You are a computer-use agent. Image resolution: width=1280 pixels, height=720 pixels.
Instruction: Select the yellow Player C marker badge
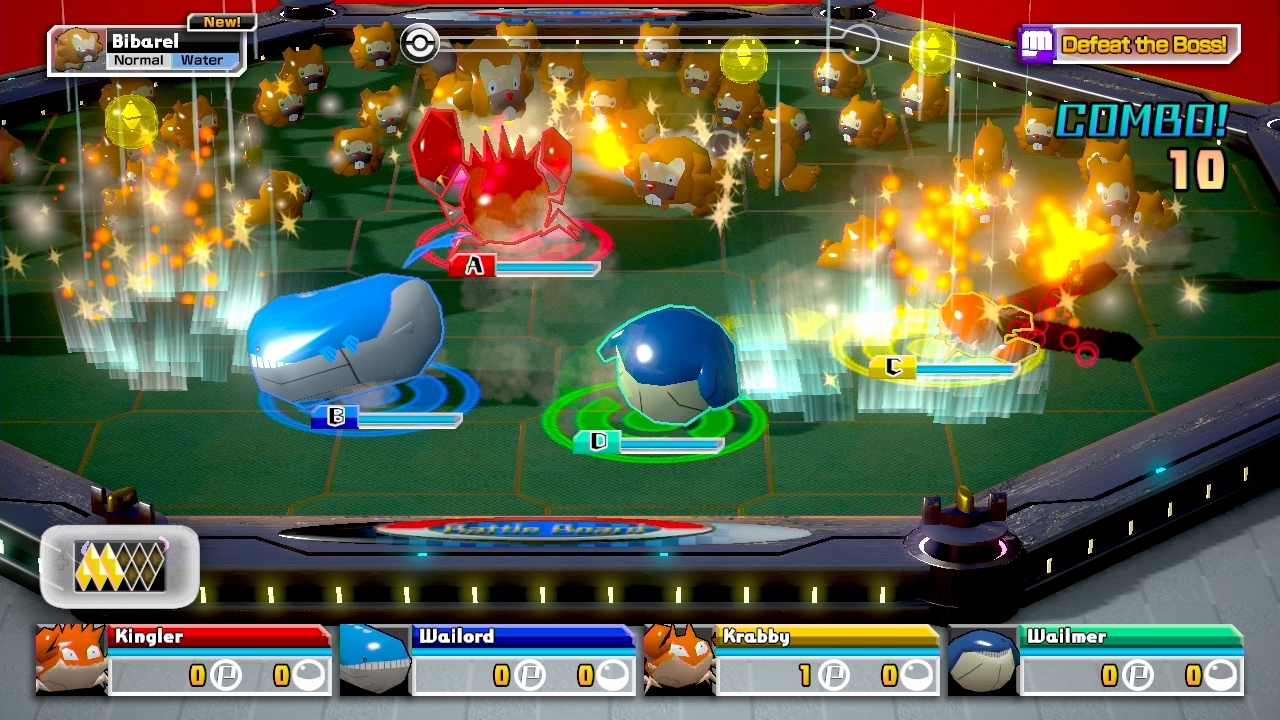[893, 365]
